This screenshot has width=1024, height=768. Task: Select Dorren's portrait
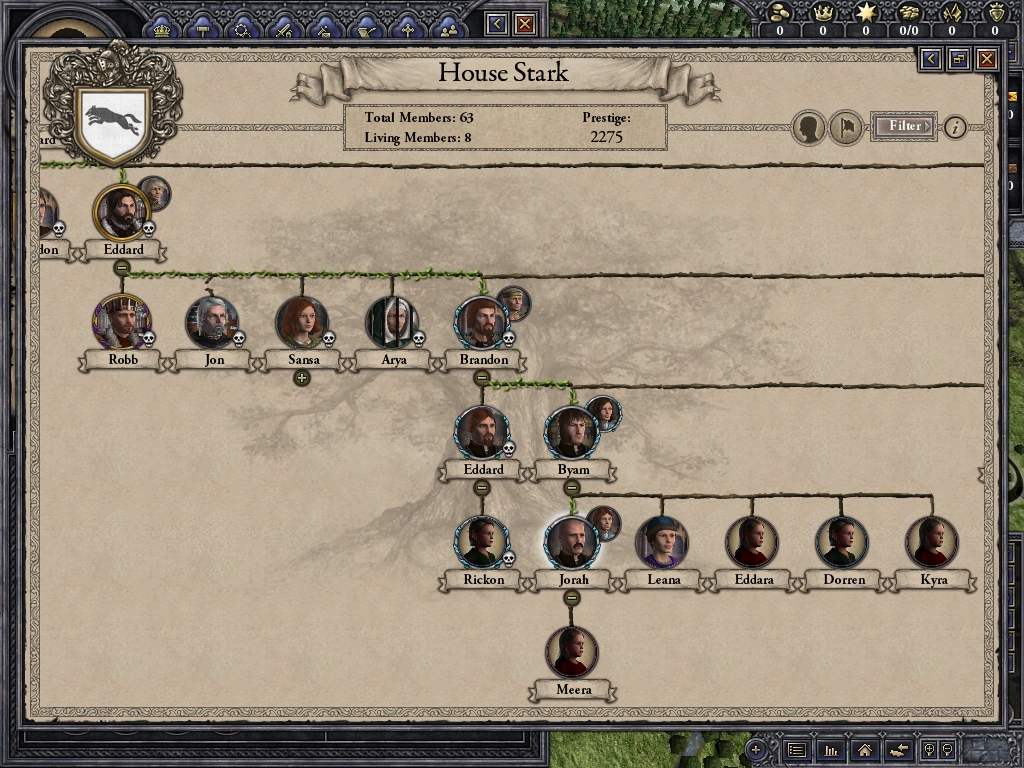(x=841, y=541)
